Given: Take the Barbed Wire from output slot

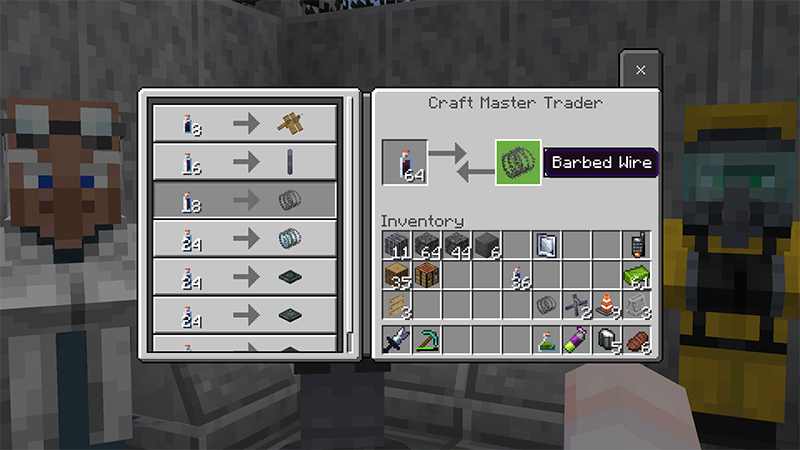Looking at the screenshot, I should [x=518, y=162].
